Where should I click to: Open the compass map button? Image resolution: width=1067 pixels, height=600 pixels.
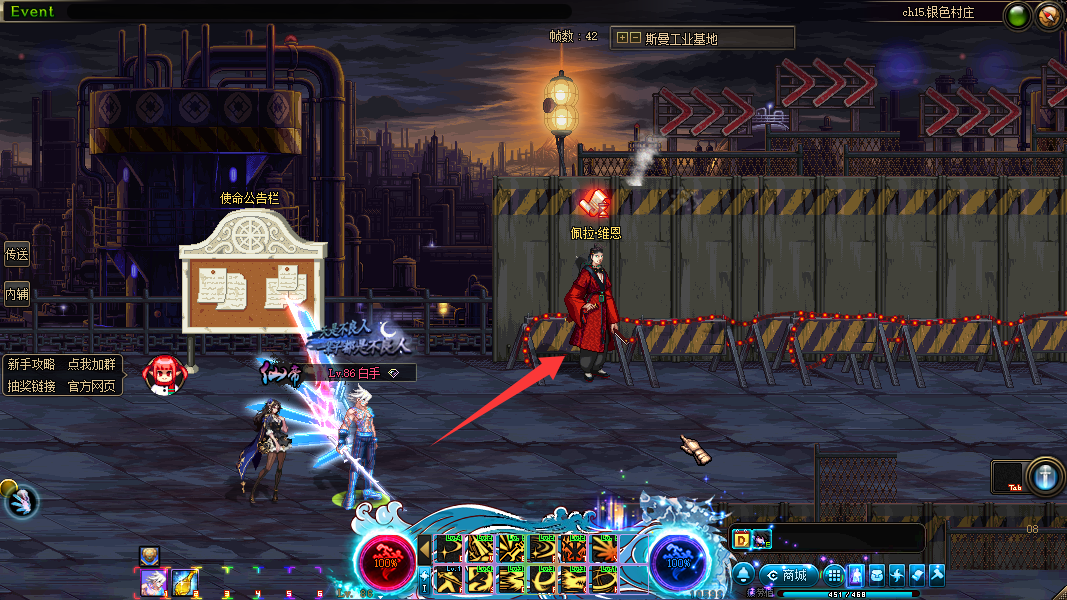(x=1049, y=16)
